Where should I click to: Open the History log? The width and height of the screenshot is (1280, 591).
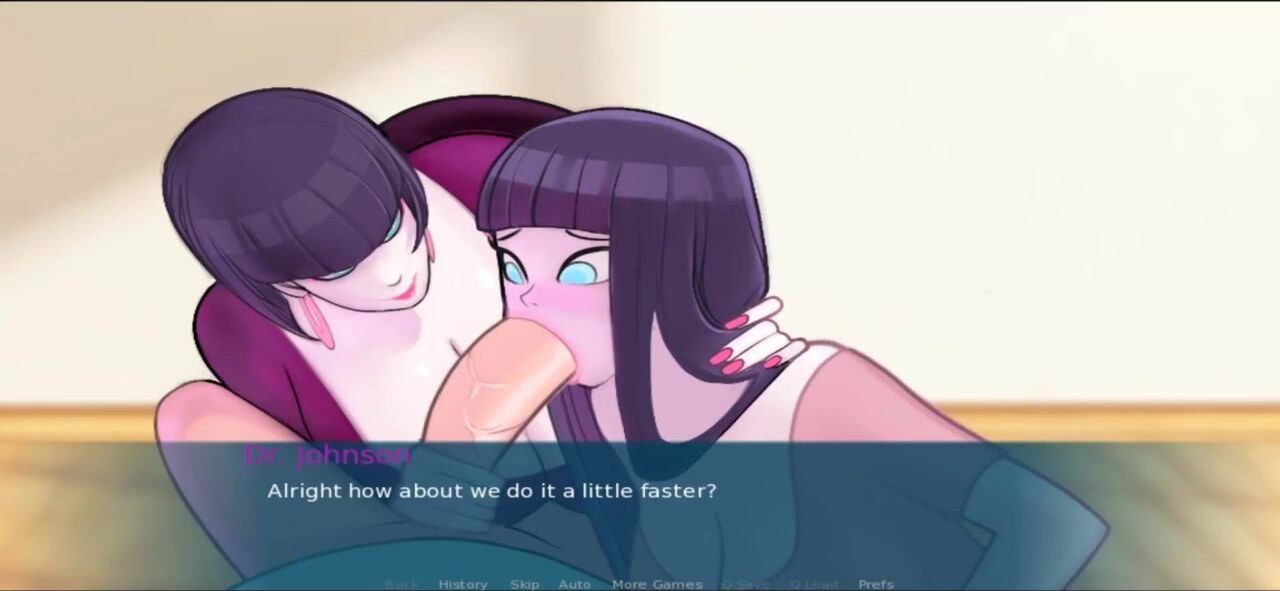(463, 584)
